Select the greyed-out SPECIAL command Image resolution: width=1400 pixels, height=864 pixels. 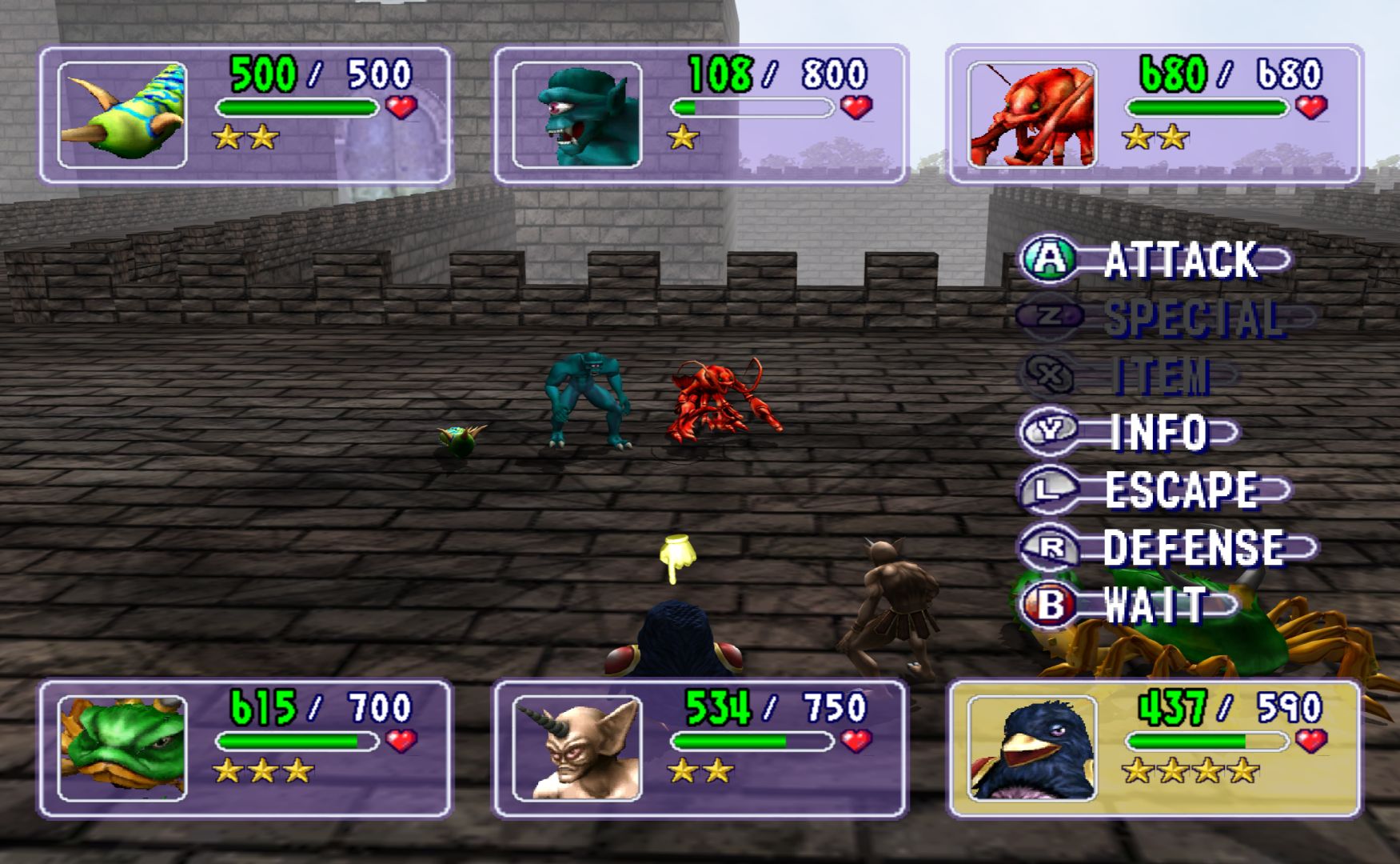(x=1163, y=318)
